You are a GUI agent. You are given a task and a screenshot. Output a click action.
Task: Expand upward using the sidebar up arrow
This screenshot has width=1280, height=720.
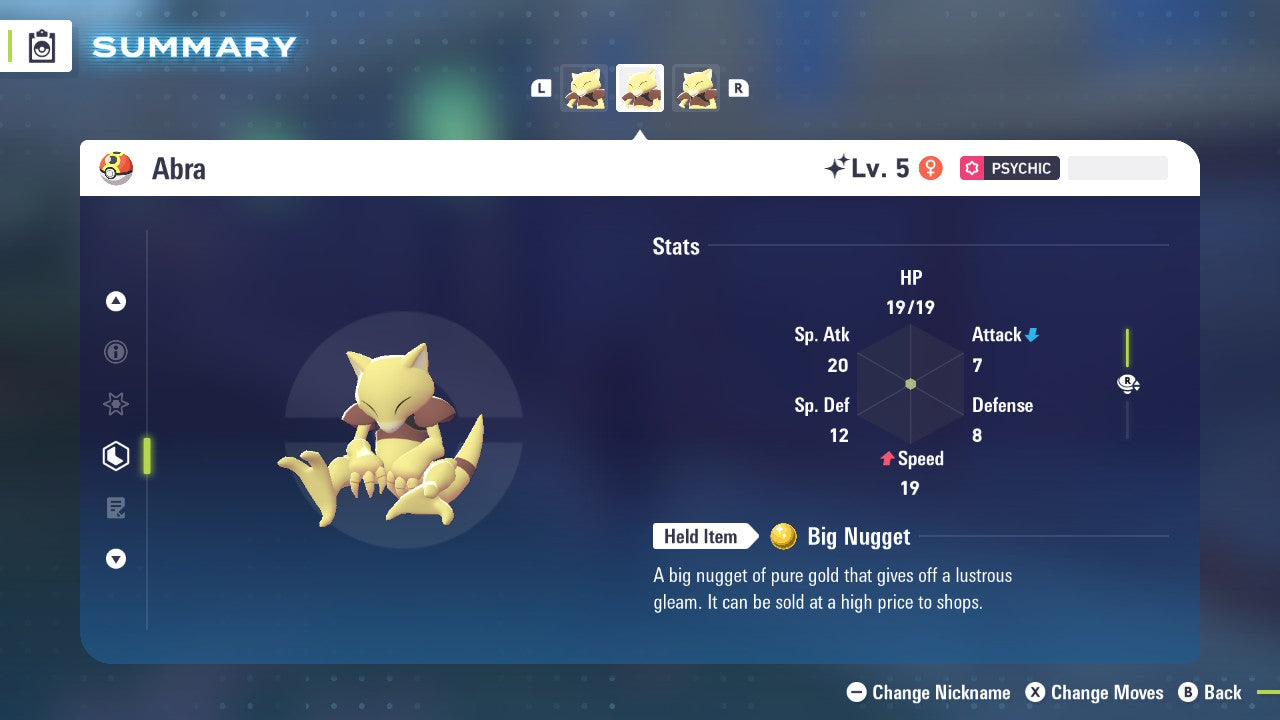tap(115, 301)
